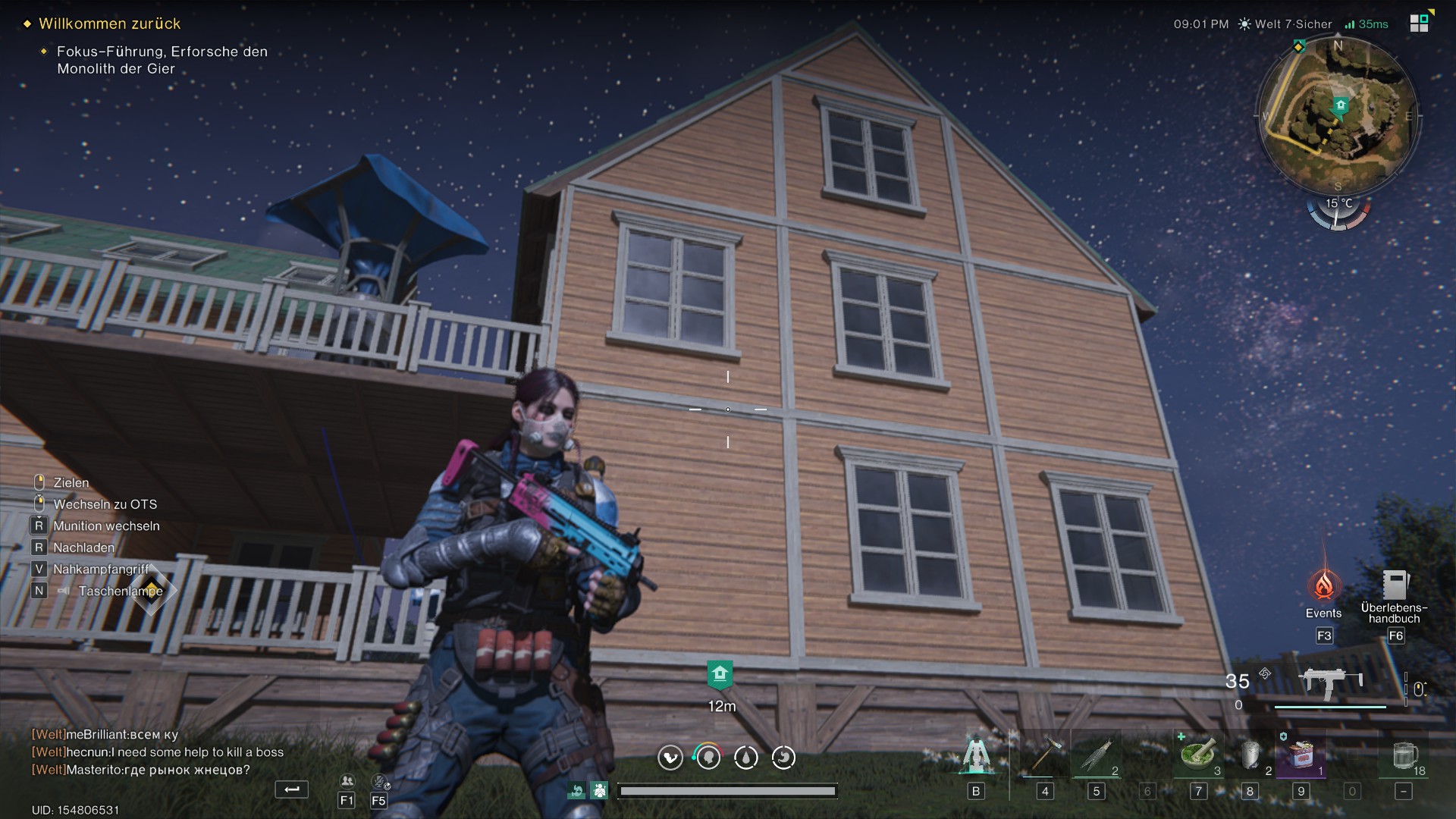This screenshot has height=819, width=1456.
Task: Open the Überlebenshandbuch guide
Action: coord(1394,585)
